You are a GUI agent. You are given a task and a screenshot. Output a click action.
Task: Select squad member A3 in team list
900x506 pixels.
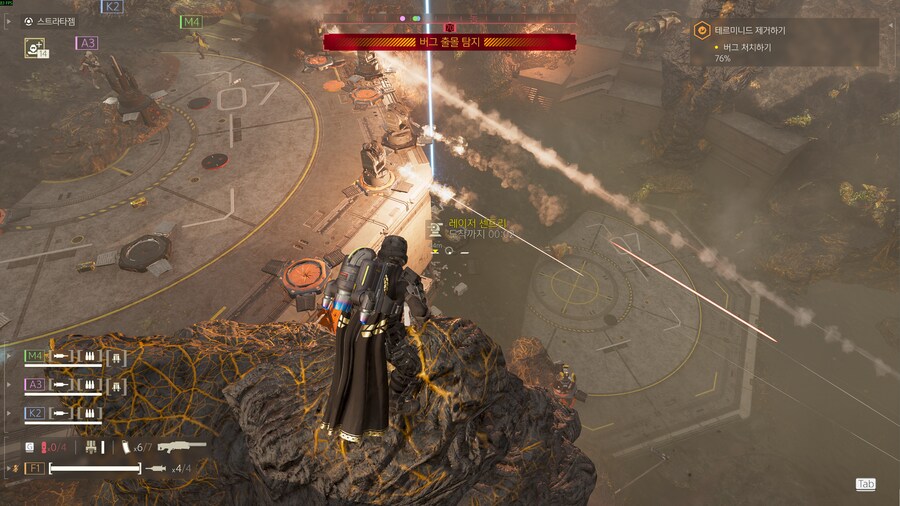click(35, 384)
